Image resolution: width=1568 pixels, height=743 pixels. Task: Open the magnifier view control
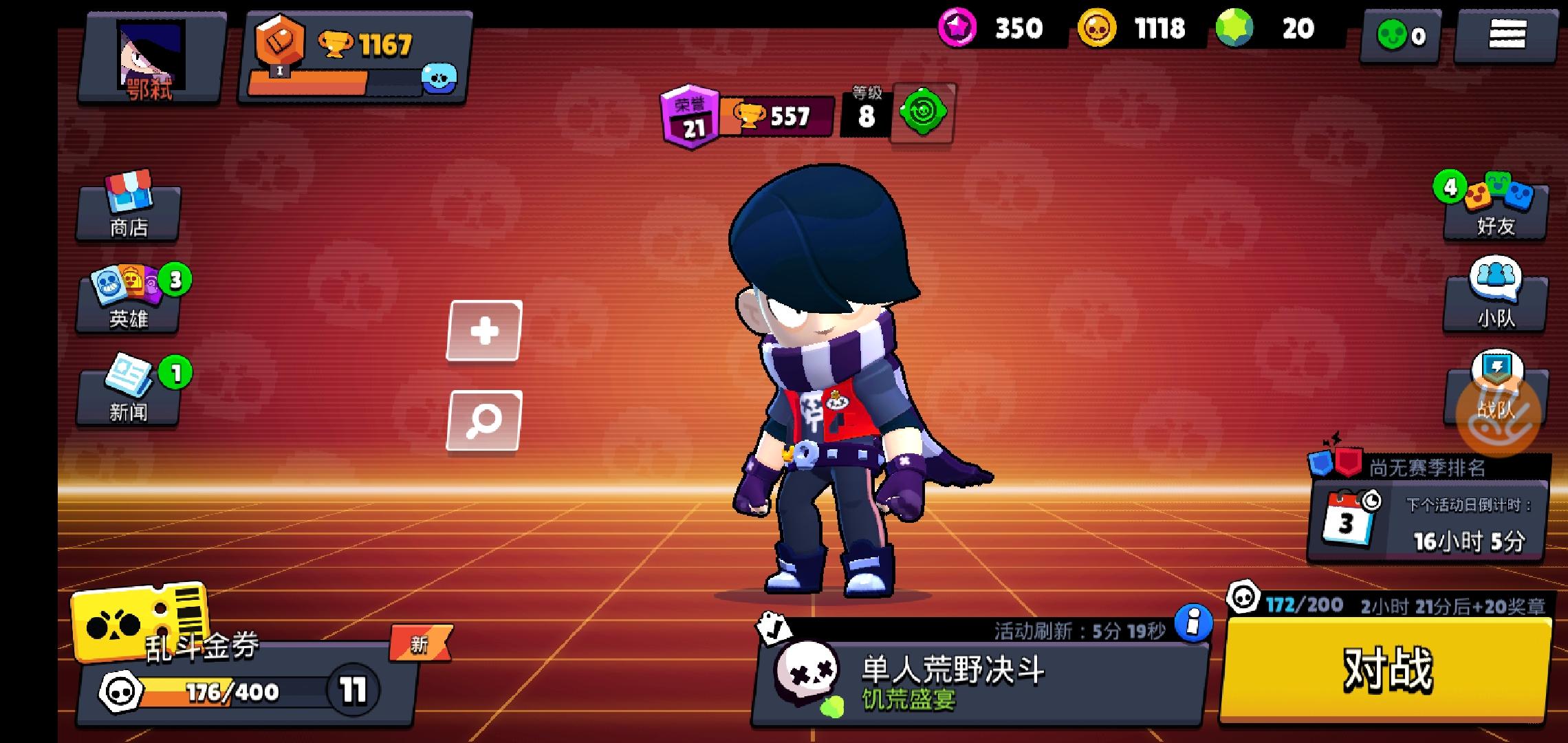[x=485, y=418]
